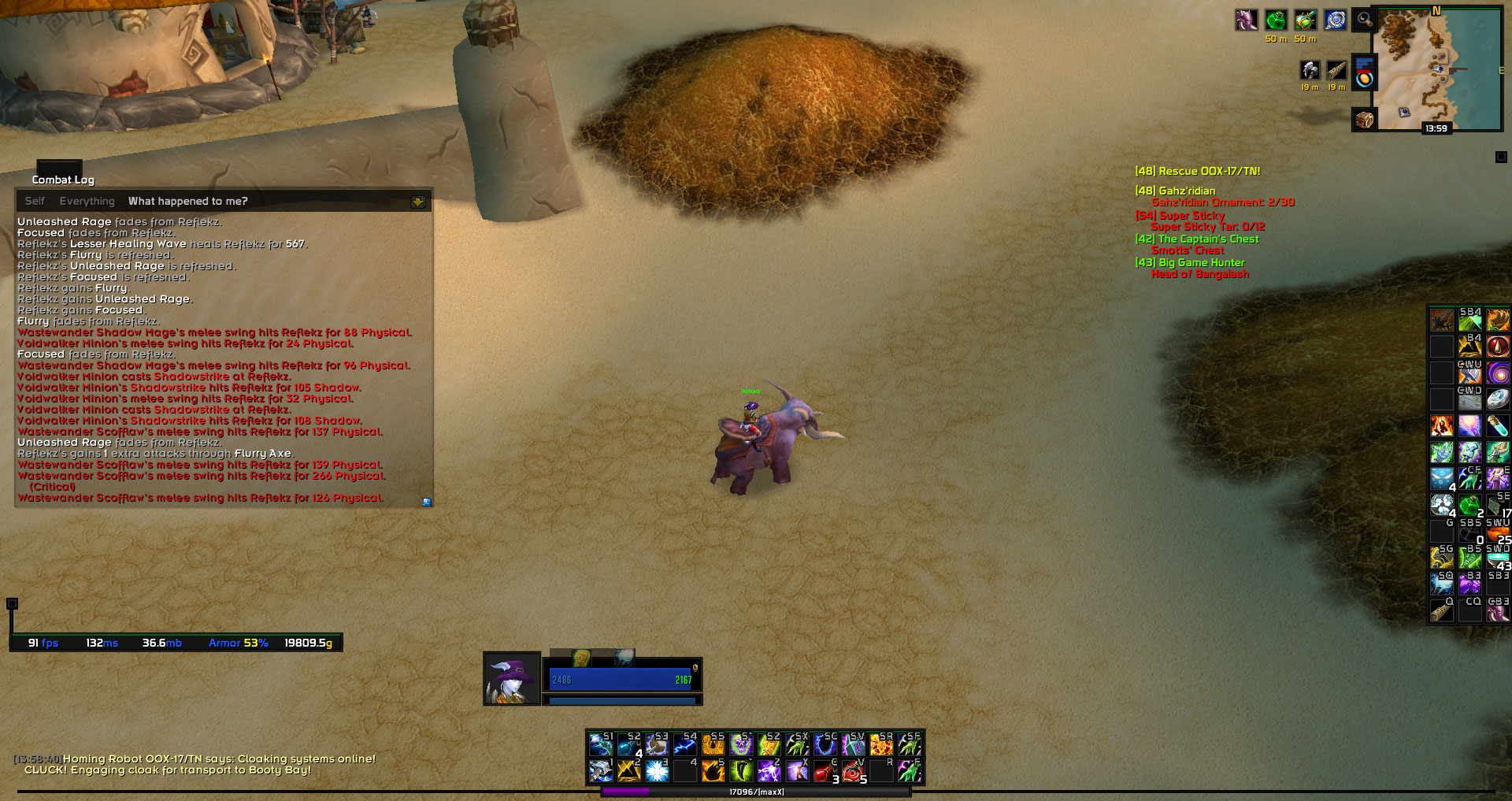Activate the purple skull spell on the action bar
The height and width of the screenshot is (801, 1512).
[742, 745]
